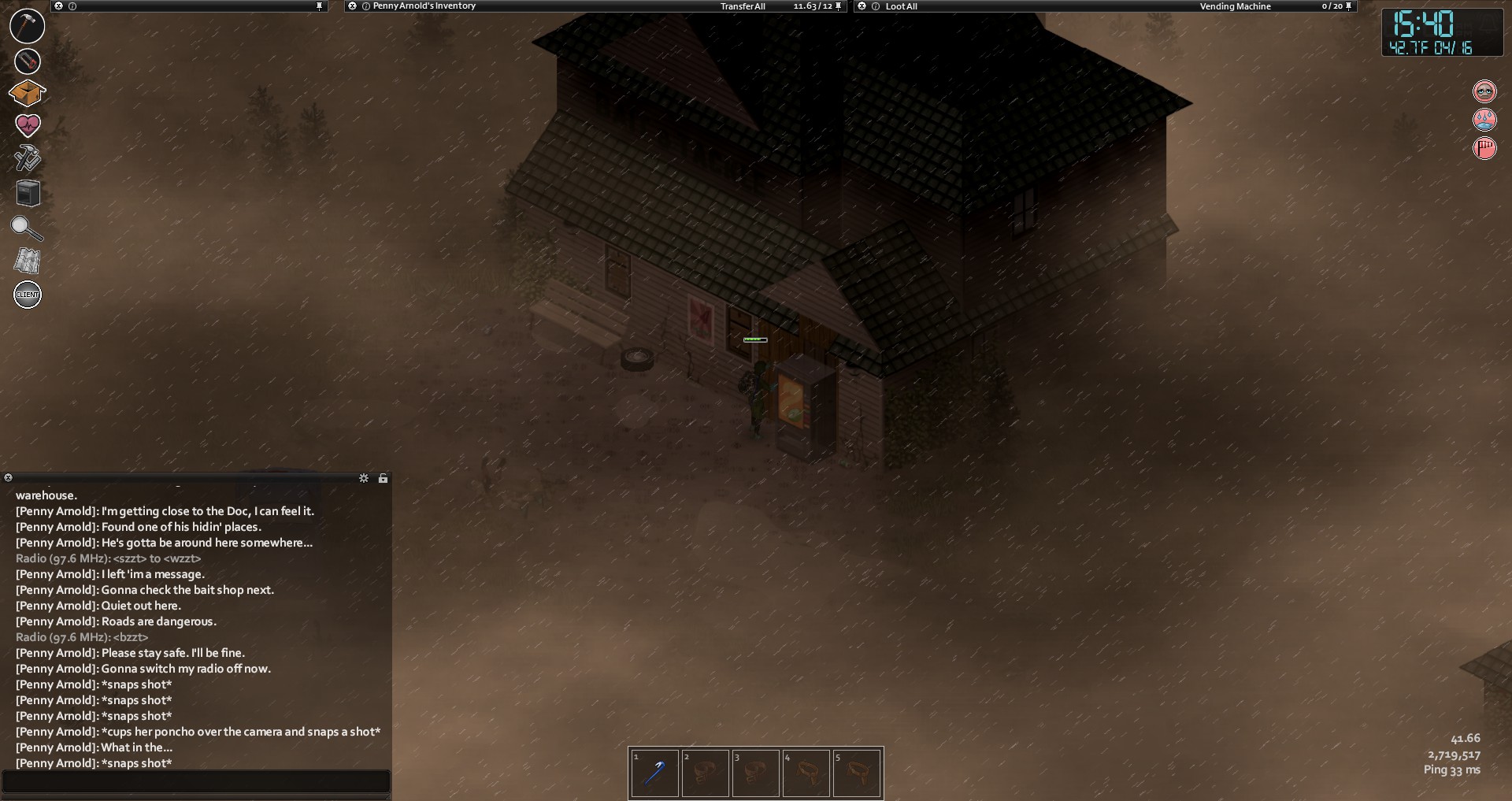Select the secondary equipped item icon
This screenshot has height=801, width=1512.
27,61
